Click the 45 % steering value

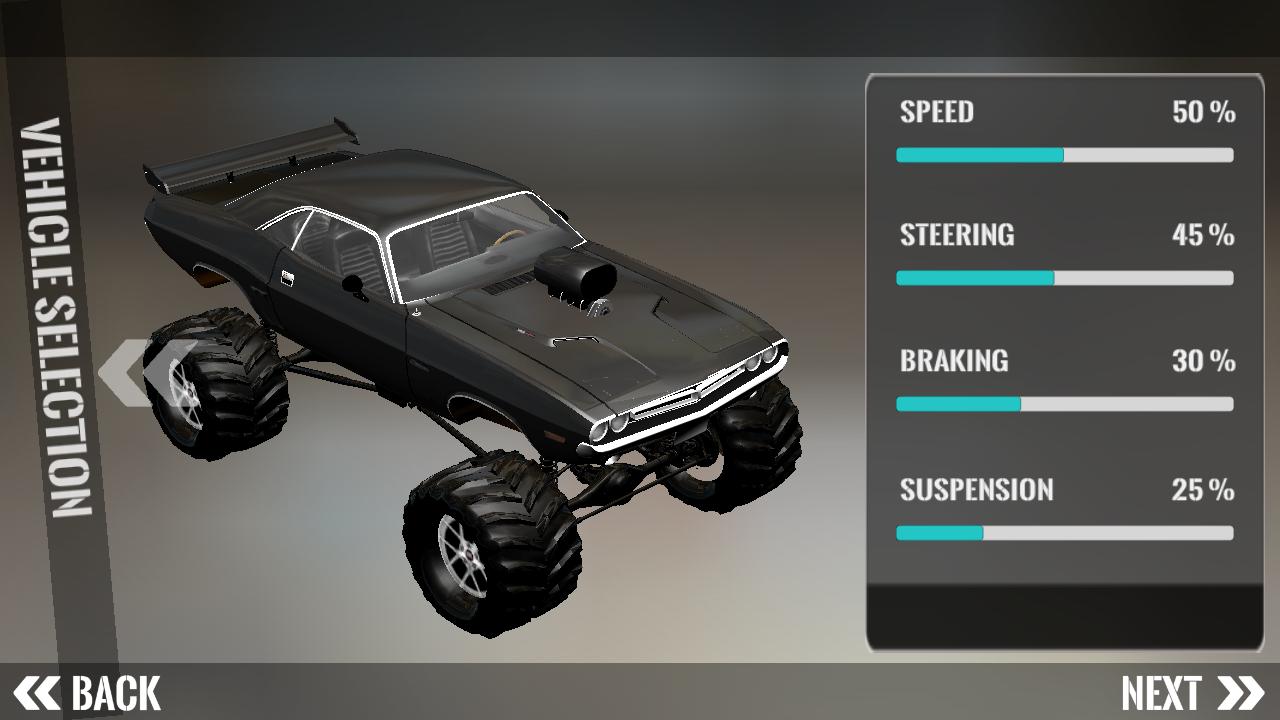(x=1204, y=235)
